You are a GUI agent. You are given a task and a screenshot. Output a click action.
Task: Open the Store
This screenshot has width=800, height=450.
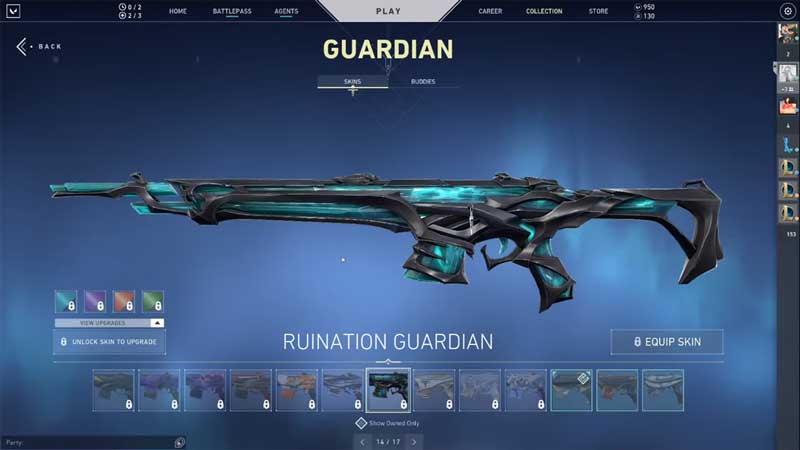[x=598, y=11]
